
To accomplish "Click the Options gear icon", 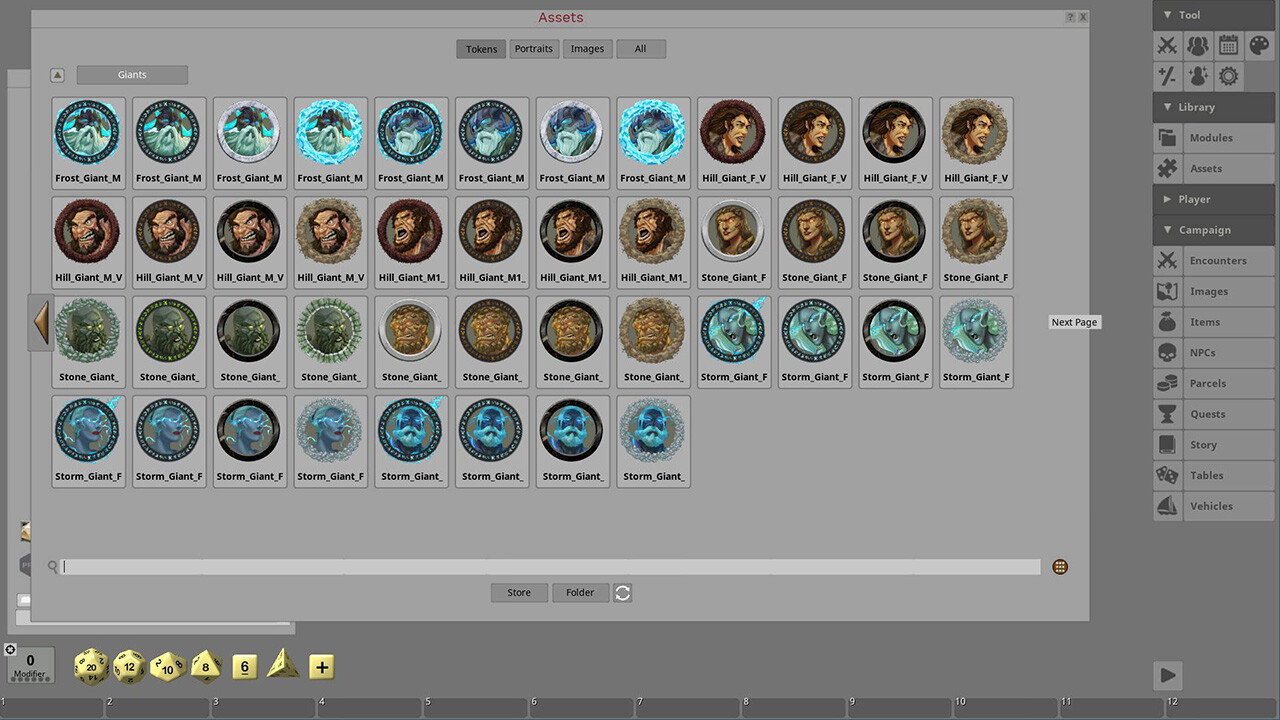I will pos(1228,76).
